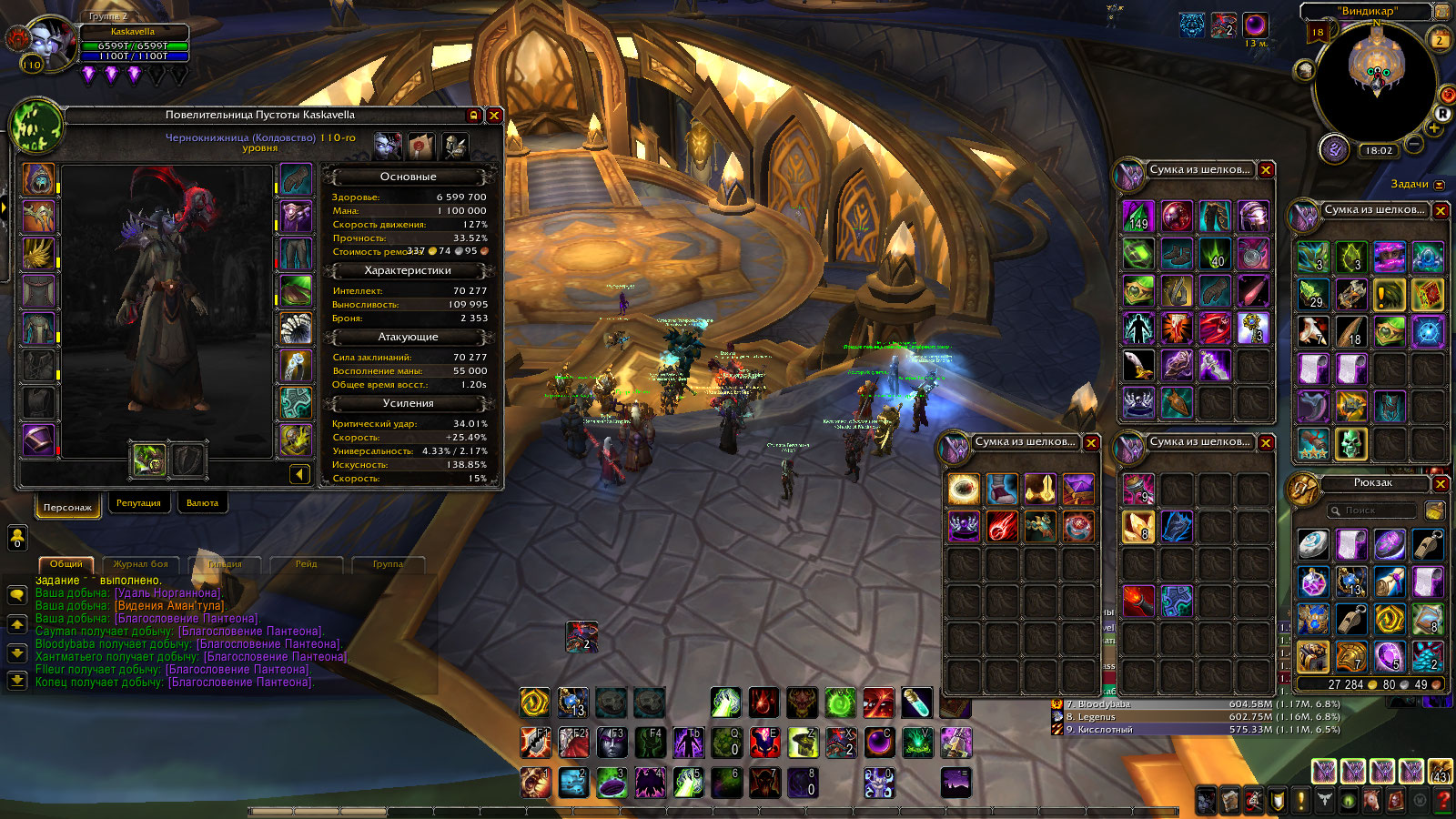Switch chat to Журнал боя tab
Image resolution: width=1456 pixels, height=819 pixels.
click(x=140, y=564)
